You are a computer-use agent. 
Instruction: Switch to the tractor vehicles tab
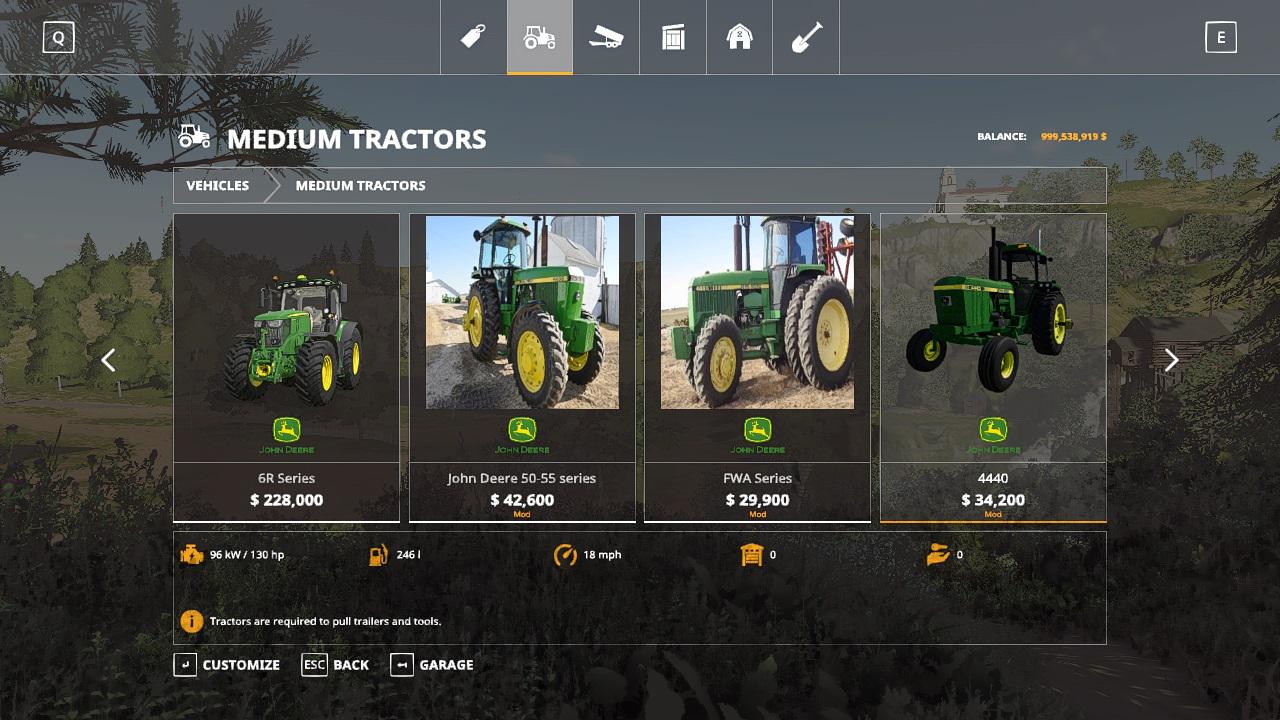coord(539,38)
